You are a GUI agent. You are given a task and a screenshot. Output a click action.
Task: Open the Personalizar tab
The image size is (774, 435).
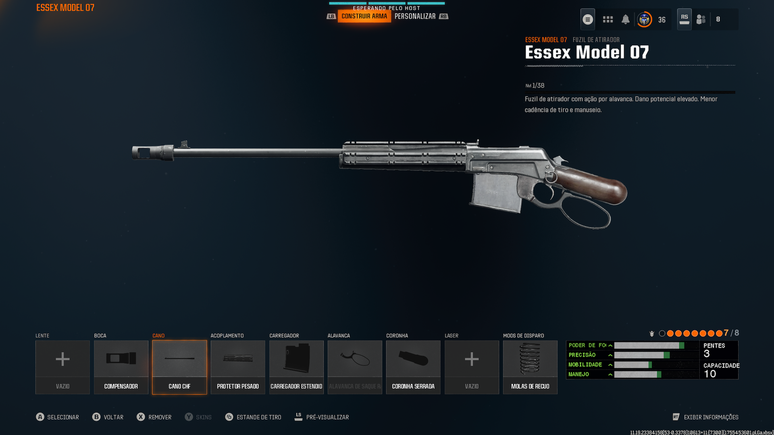pos(415,16)
